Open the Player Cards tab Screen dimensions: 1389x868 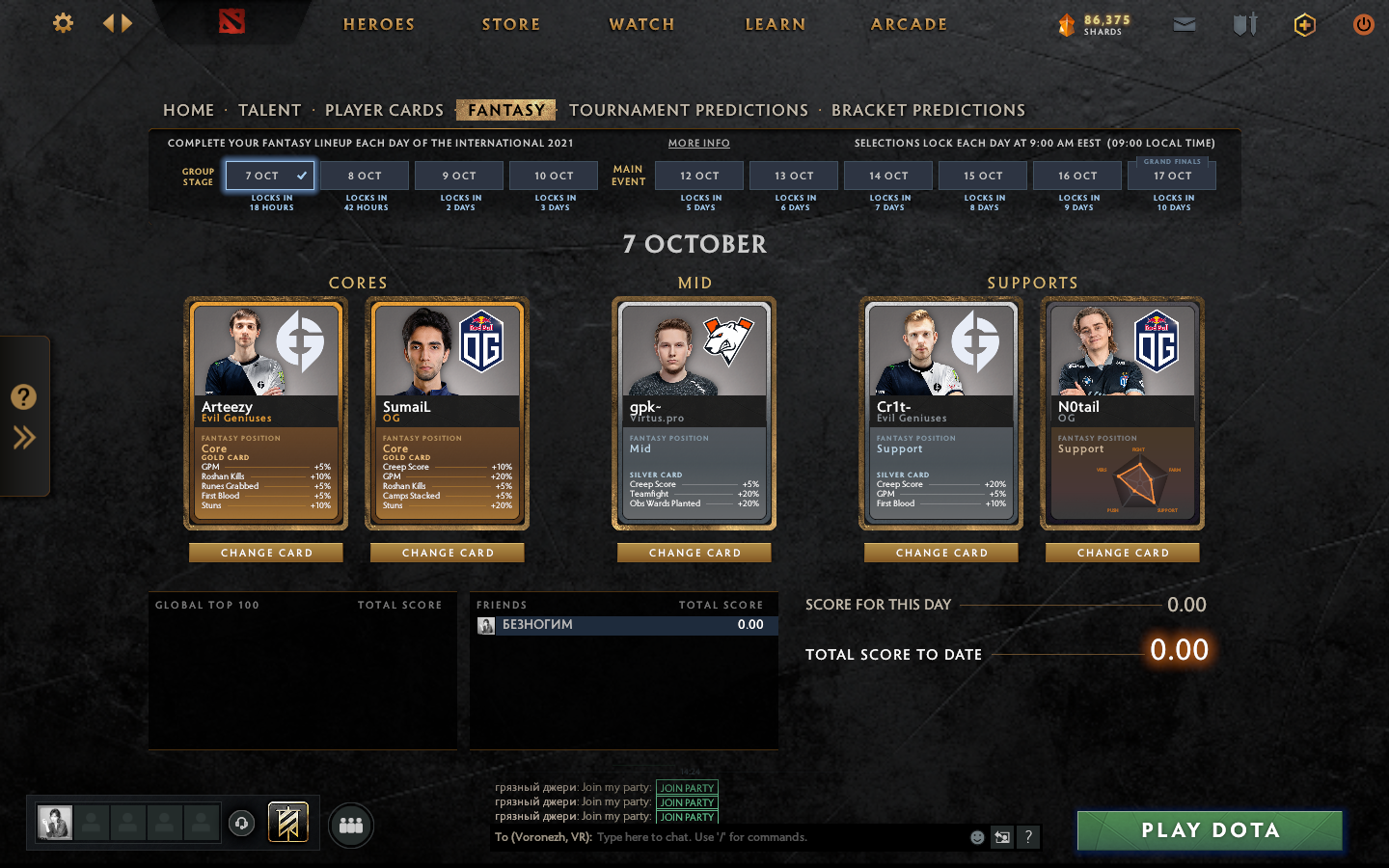point(384,110)
